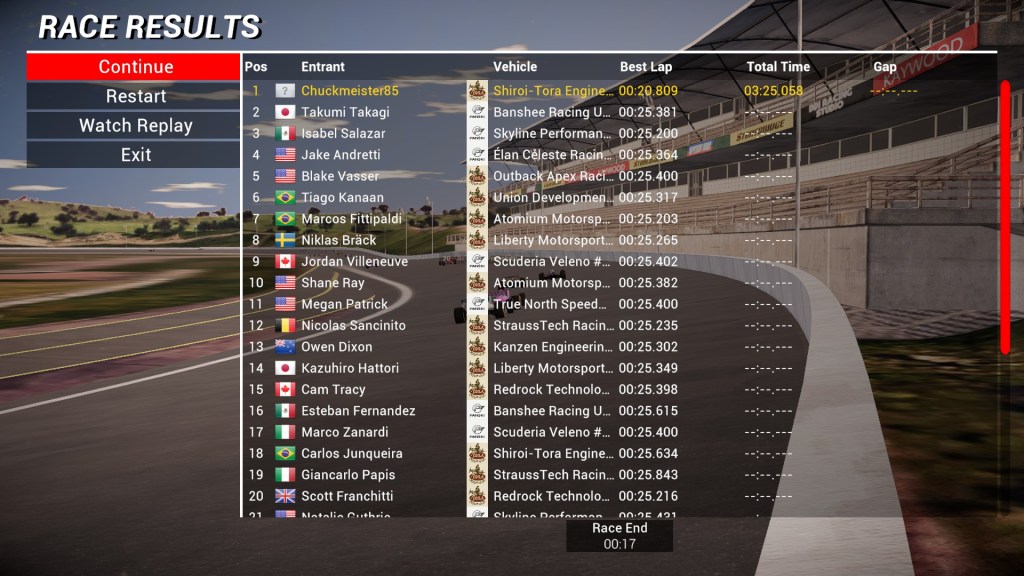Select Esteban Fernandez in the list

tap(358, 411)
